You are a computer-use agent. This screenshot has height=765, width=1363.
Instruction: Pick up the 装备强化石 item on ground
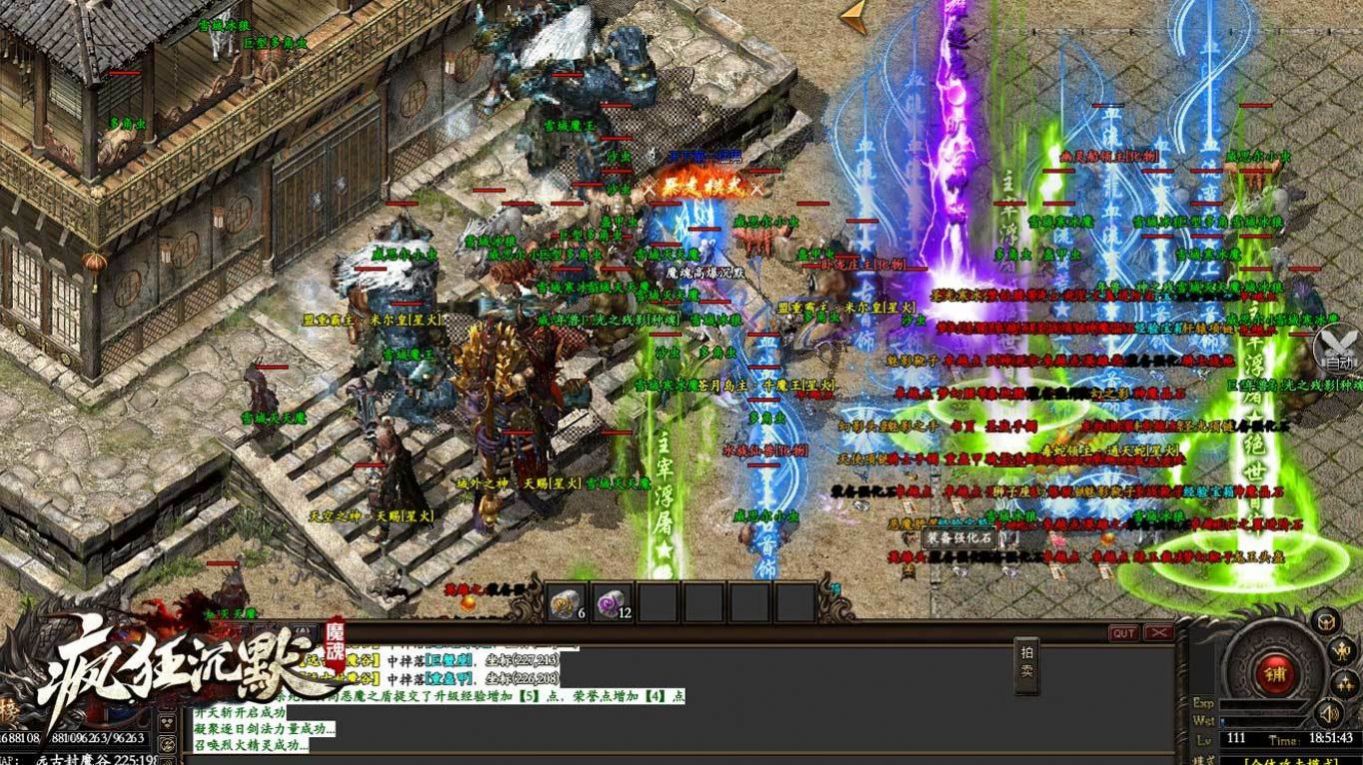click(958, 538)
